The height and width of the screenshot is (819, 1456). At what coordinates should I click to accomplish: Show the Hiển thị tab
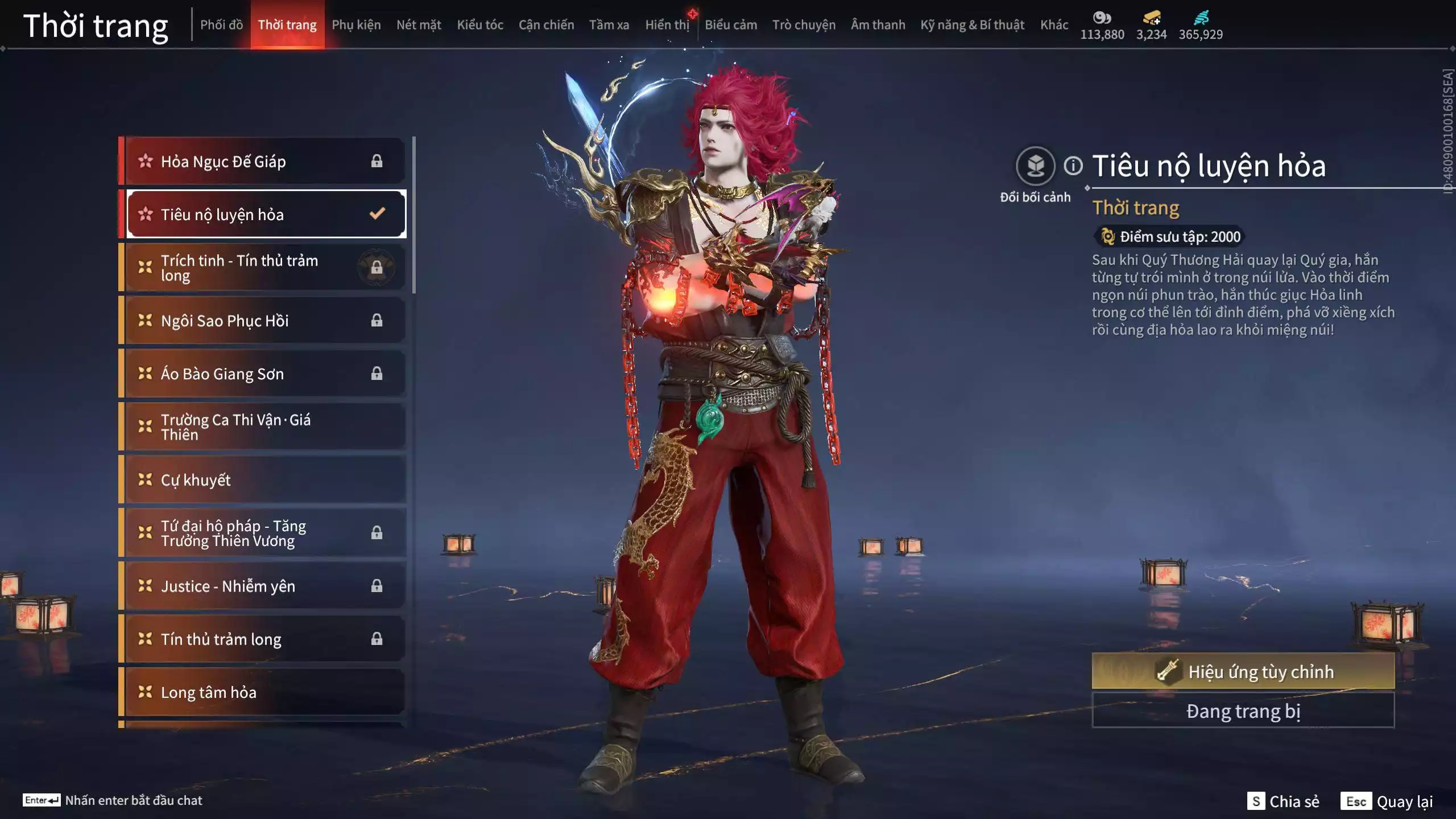(x=667, y=25)
